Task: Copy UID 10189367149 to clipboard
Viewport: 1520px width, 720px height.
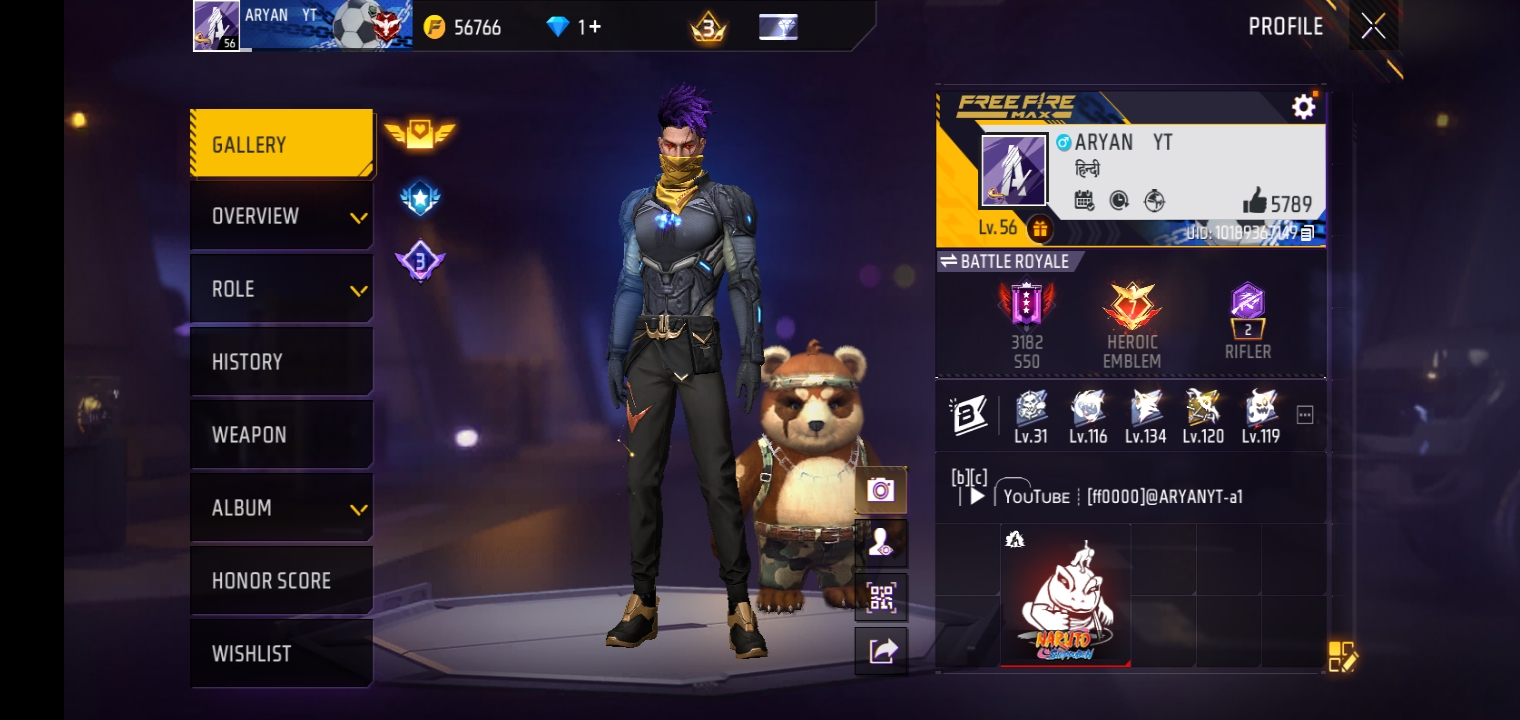Action: [x=1305, y=231]
